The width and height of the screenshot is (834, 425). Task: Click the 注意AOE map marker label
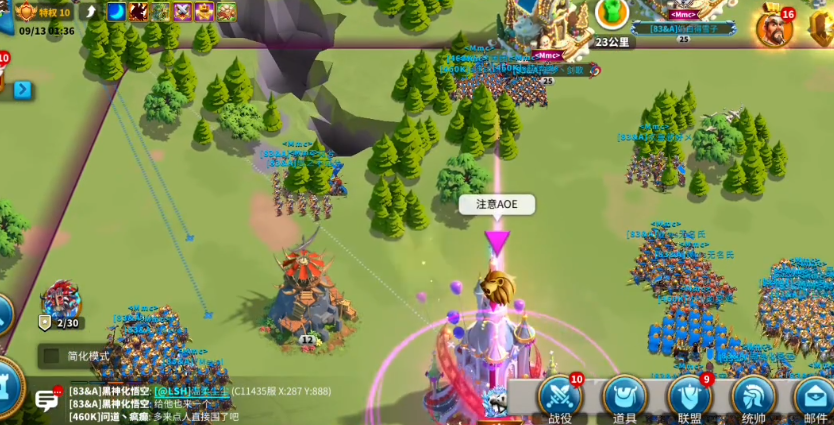pyautogui.click(x=497, y=205)
